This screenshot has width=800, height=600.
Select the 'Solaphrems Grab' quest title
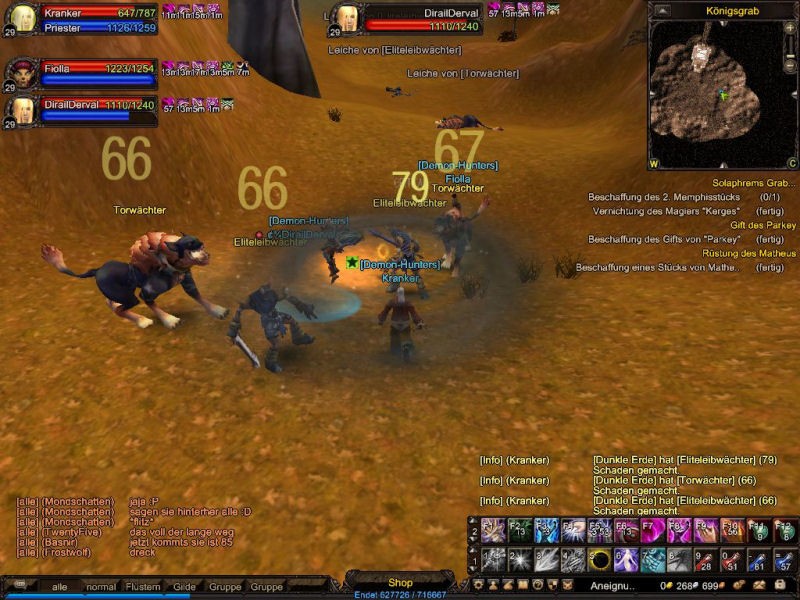click(753, 183)
